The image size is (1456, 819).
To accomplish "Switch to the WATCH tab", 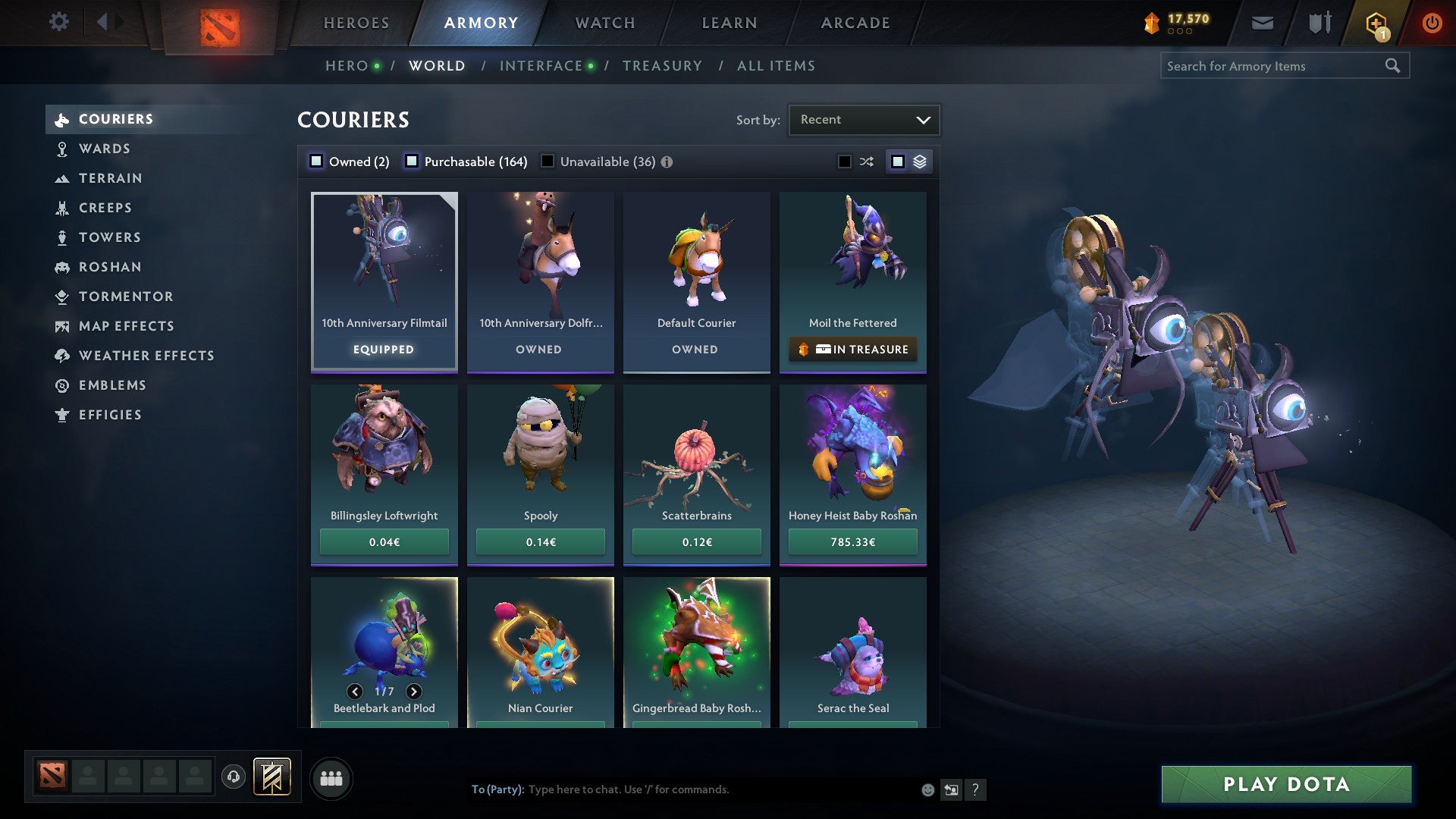I will point(604,23).
